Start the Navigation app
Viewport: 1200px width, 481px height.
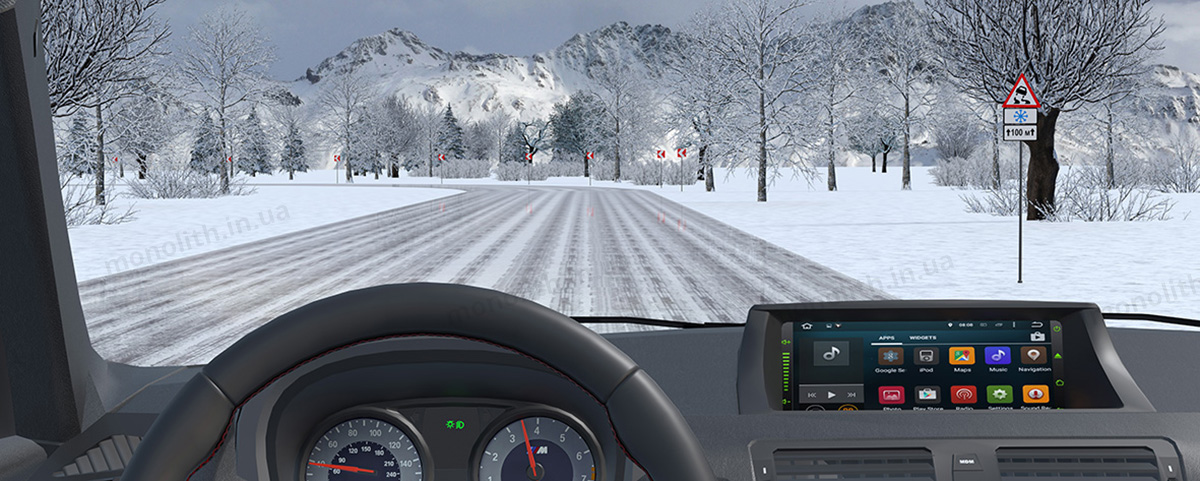[x=1034, y=356]
